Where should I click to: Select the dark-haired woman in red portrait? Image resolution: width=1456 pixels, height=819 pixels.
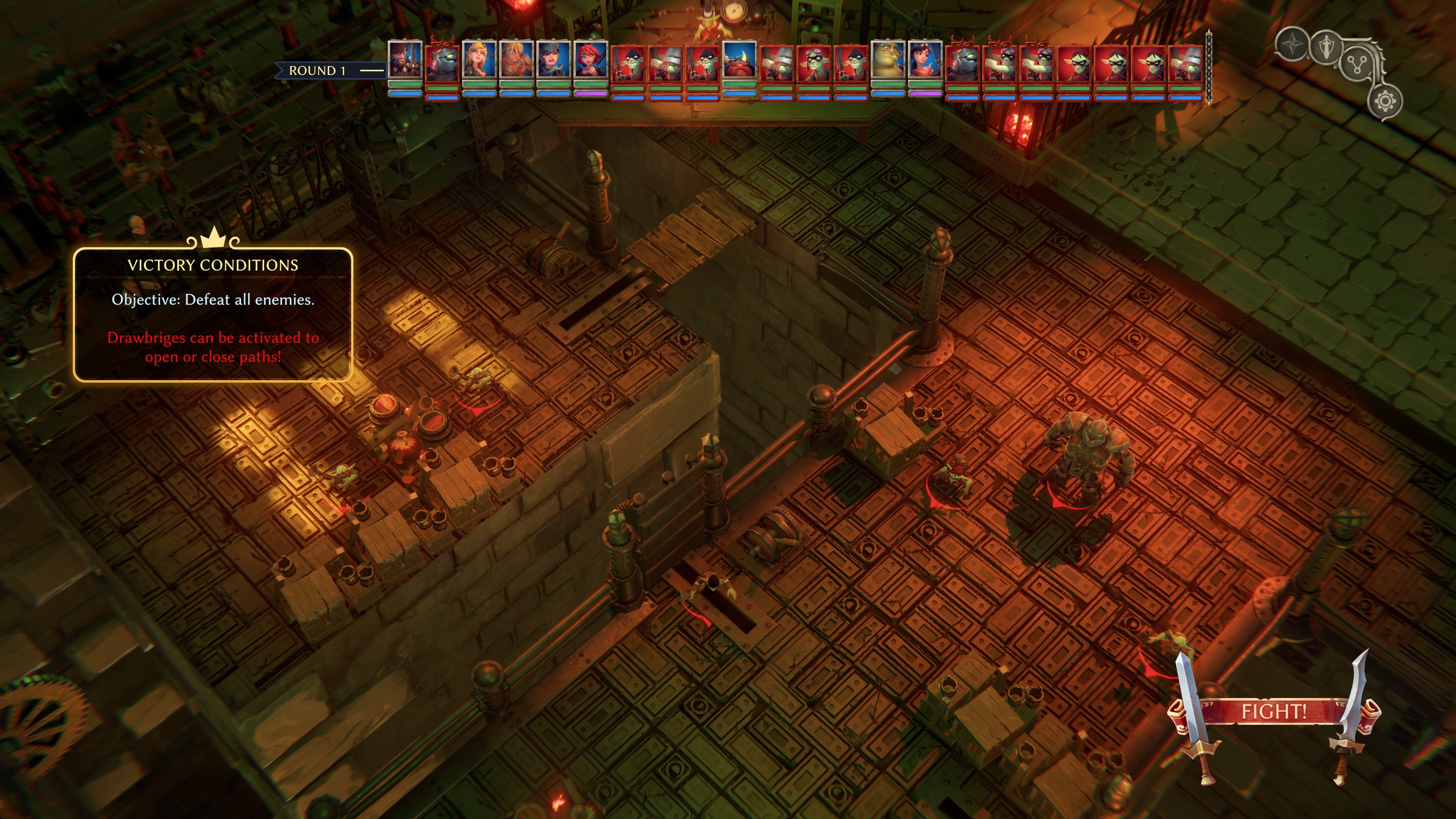[925, 60]
